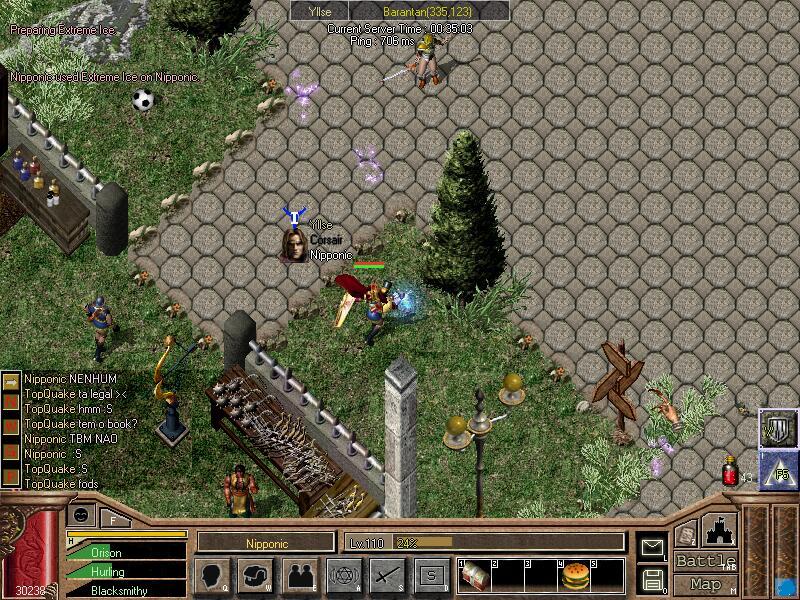Image resolution: width=800 pixels, height=600 pixels.
Task: Open the mail envelope icon
Action: tap(651, 547)
